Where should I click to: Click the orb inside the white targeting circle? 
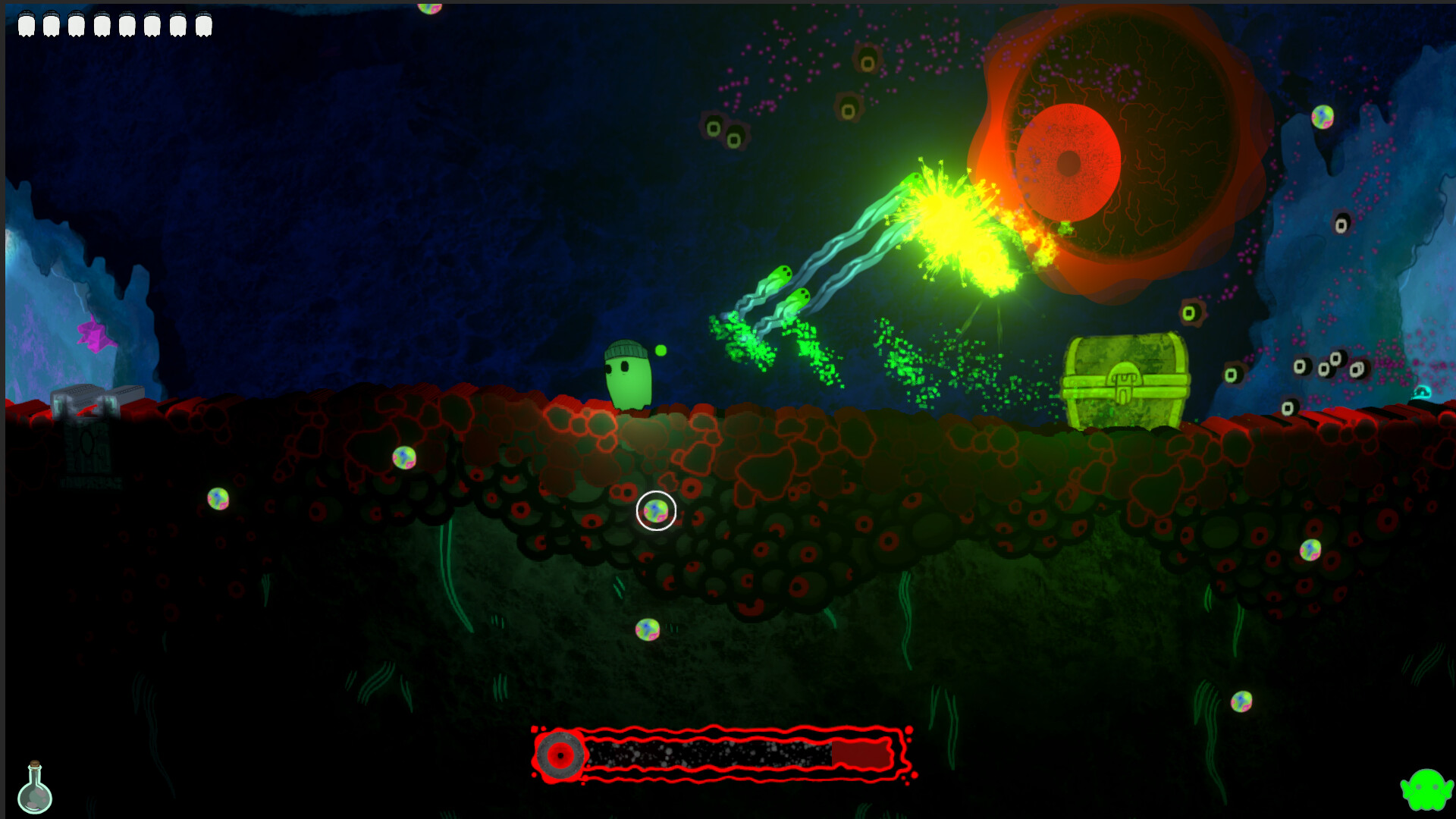coord(654,512)
